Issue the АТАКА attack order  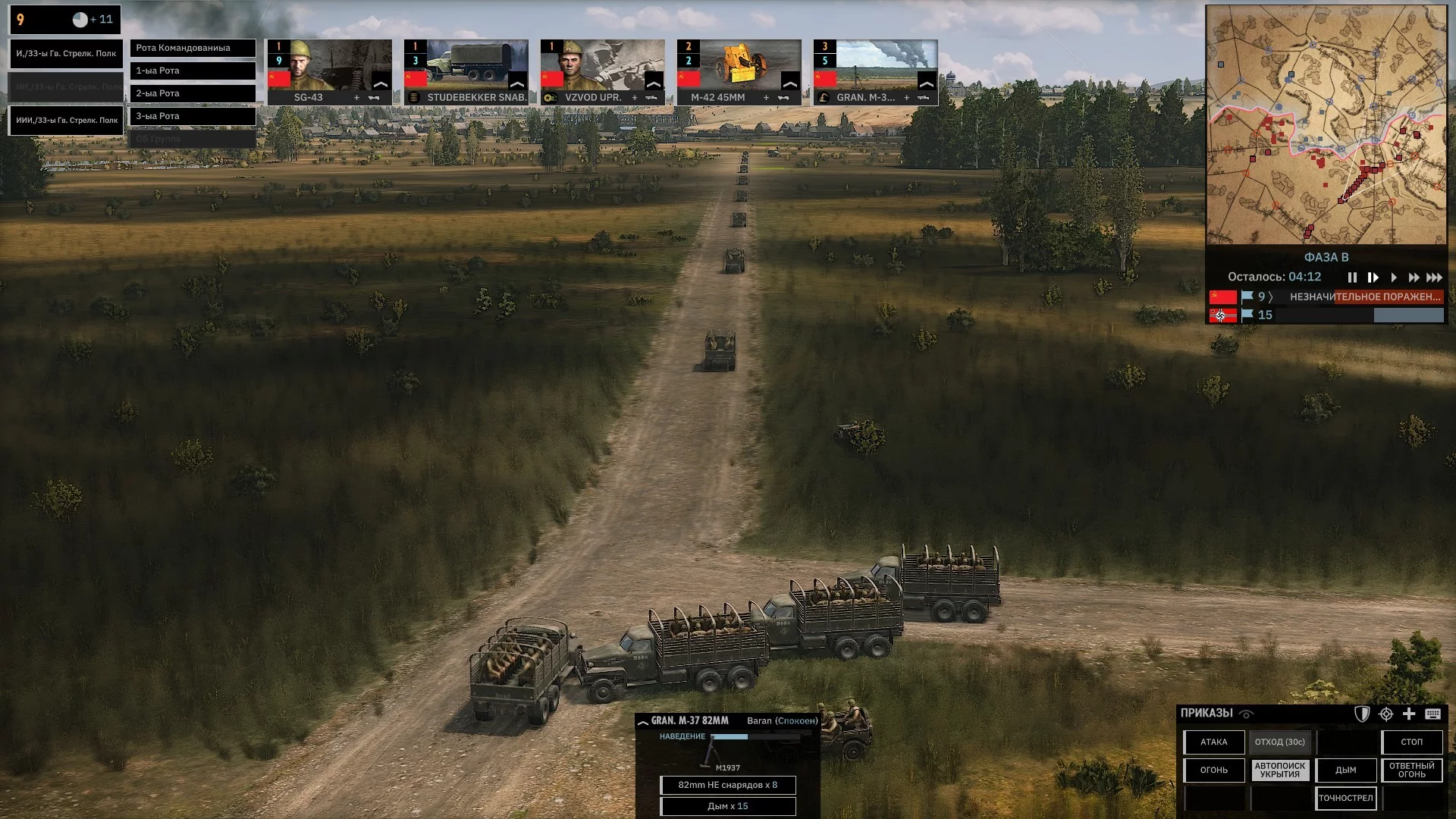pyautogui.click(x=1213, y=742)
